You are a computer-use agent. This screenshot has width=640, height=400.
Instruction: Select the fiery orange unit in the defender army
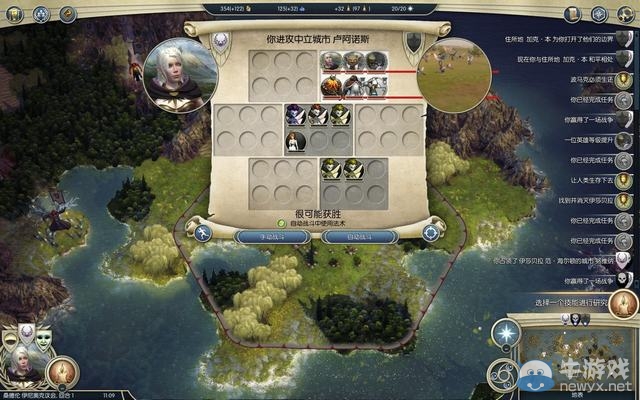click(331, 86)
